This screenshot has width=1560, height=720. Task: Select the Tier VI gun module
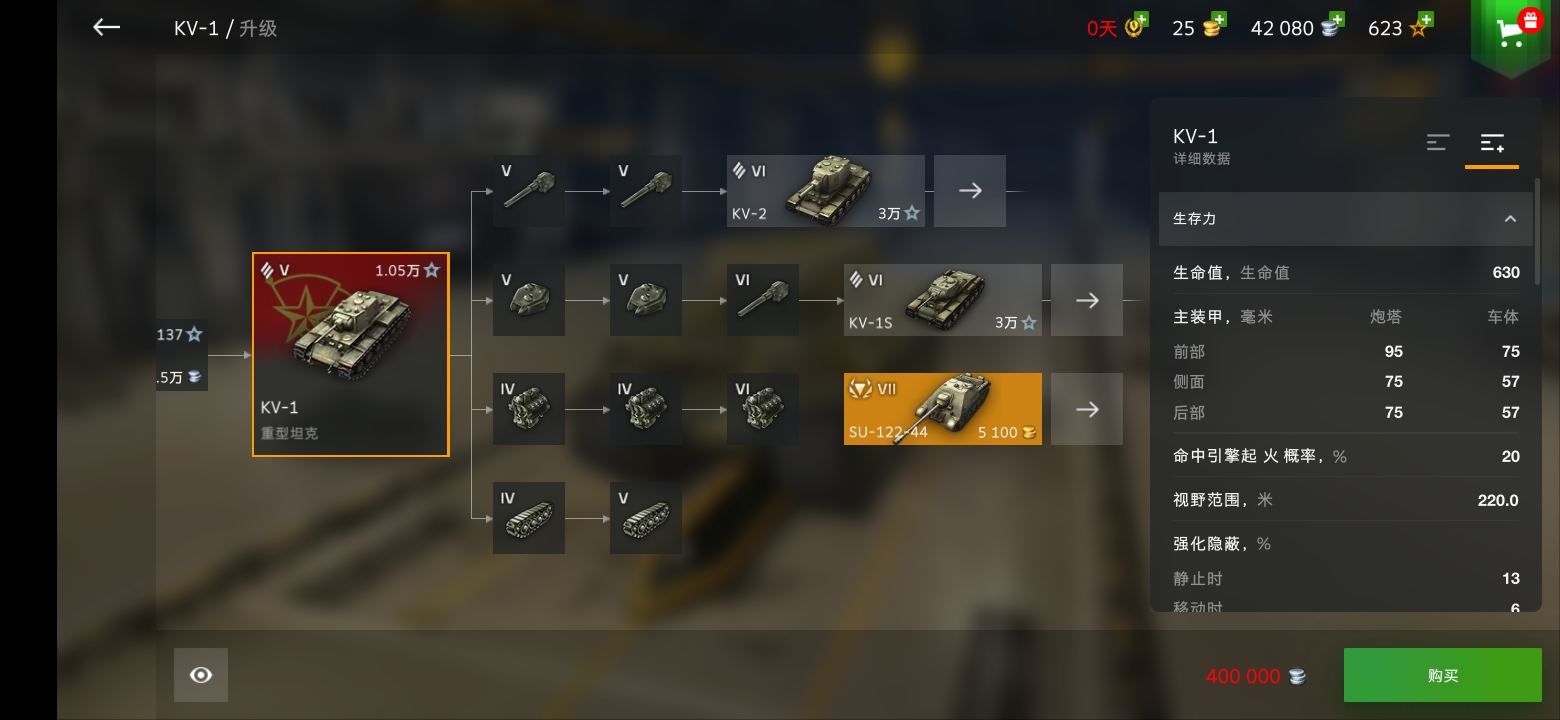(x=763, y=299)
